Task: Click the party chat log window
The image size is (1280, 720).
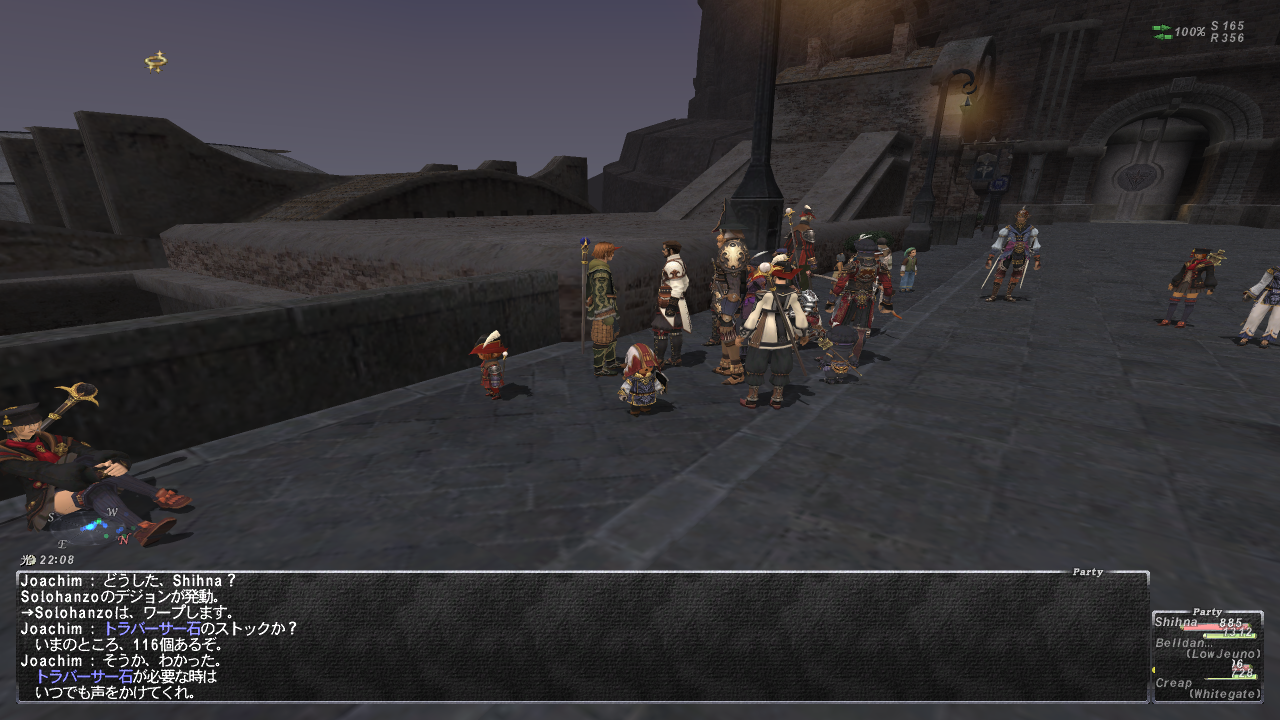Action: click(582, 636)
